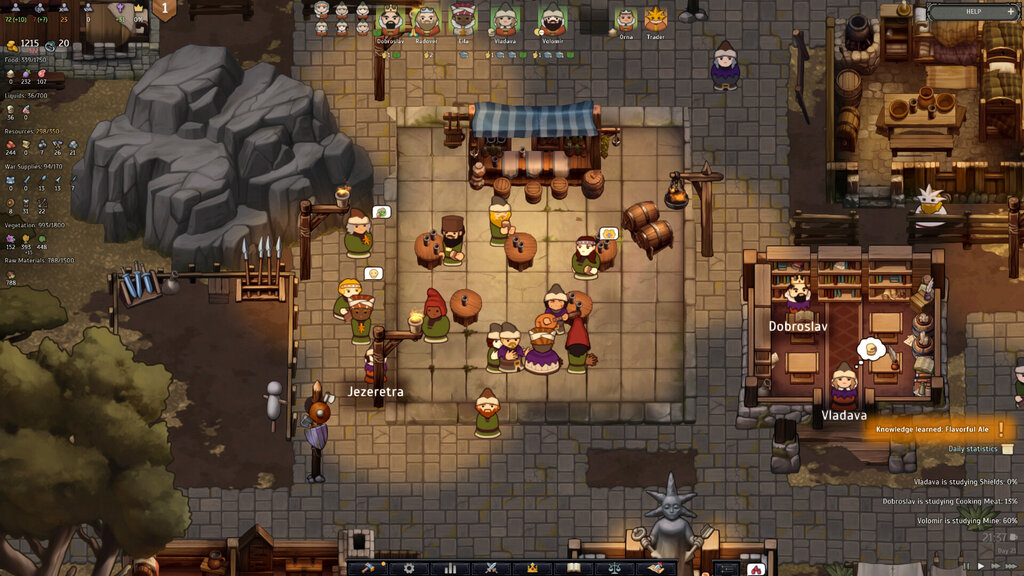Open the book knowledge menu
This screenshot has height=576, width=1024.
pos(573,568)
